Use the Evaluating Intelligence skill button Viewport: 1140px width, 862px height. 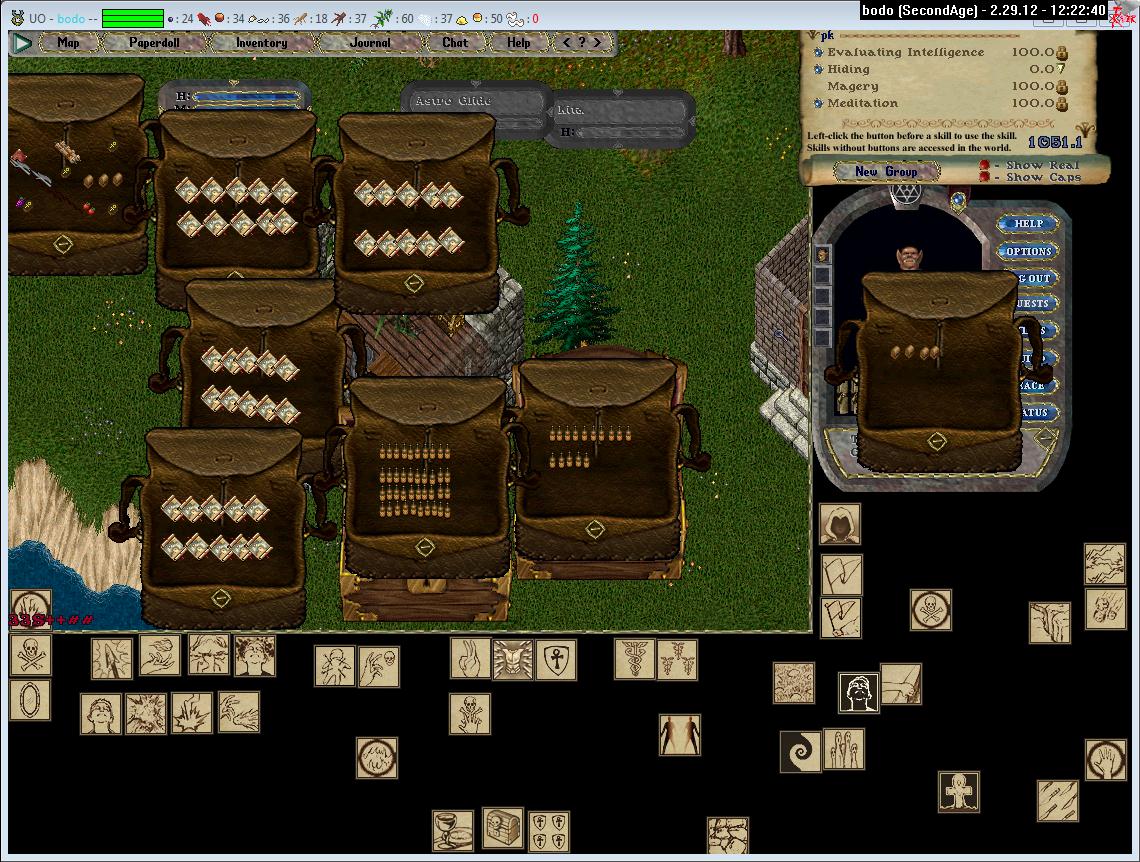pos(819,53)
